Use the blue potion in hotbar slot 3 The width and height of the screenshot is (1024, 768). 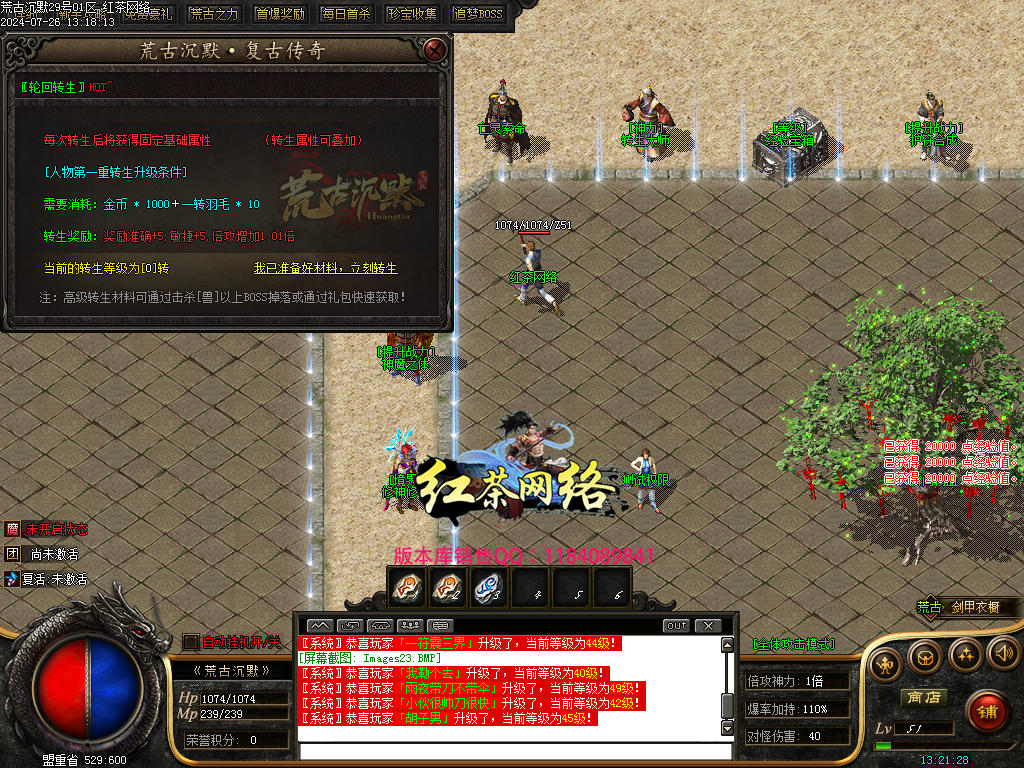(487, 588)
